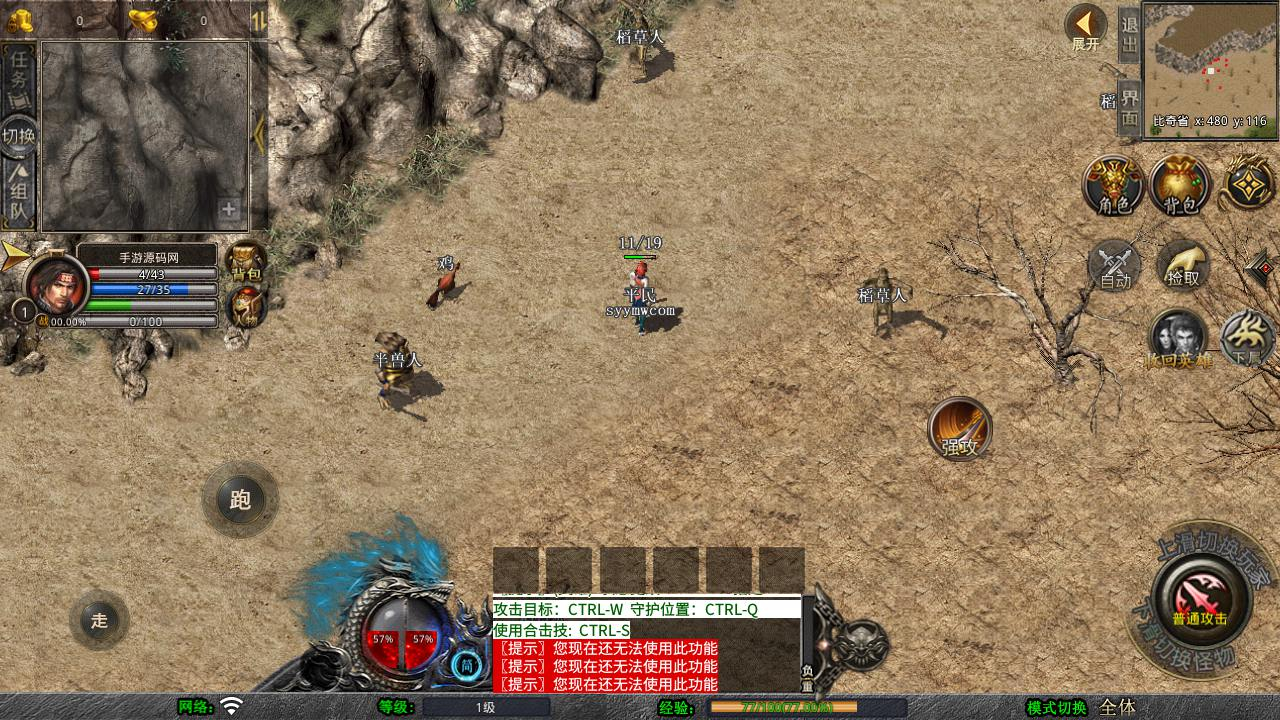Expand the quest panel with the plus button
Screen dimensions: 1280x720
pos(229,210)
